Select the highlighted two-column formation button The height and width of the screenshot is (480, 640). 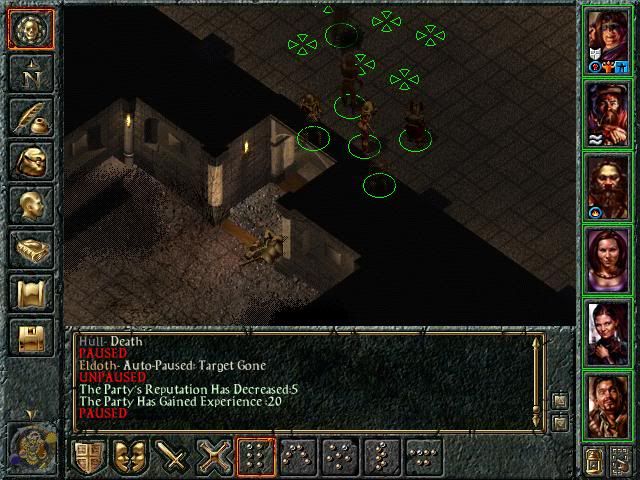click(x=257, y=459)
